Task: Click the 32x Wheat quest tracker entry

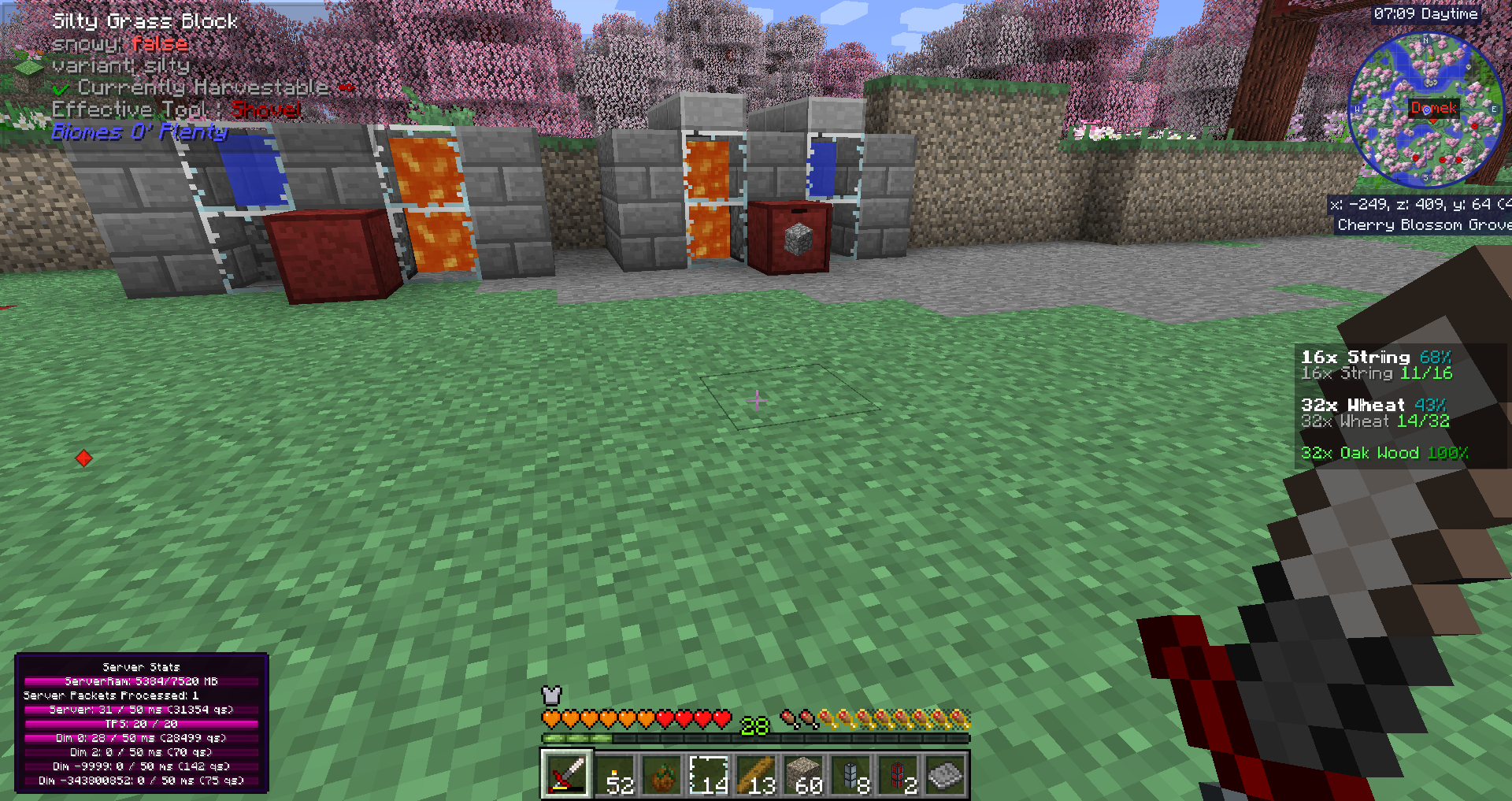Action: click(1375, 413)
